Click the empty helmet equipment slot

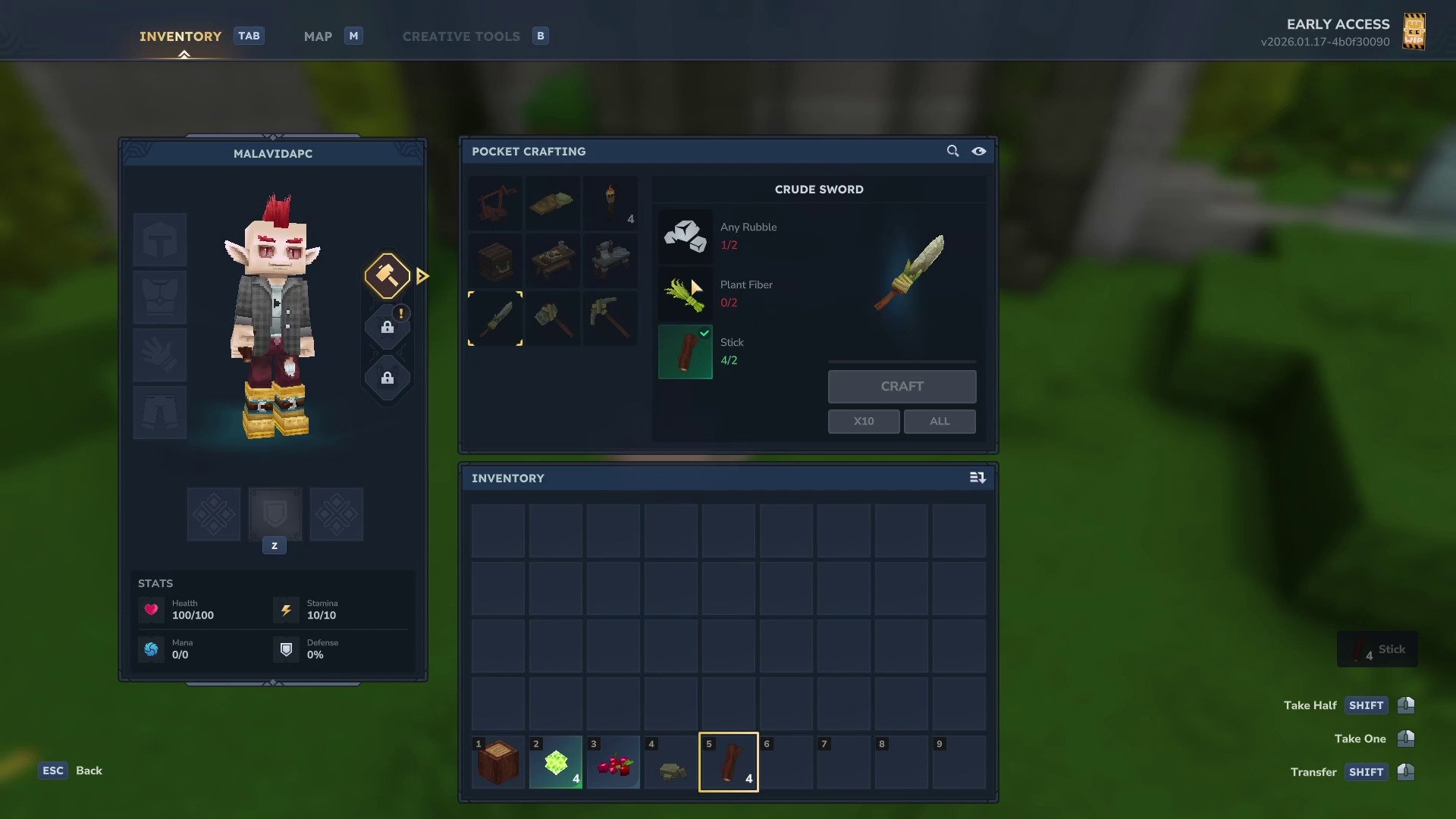[160, 240]
